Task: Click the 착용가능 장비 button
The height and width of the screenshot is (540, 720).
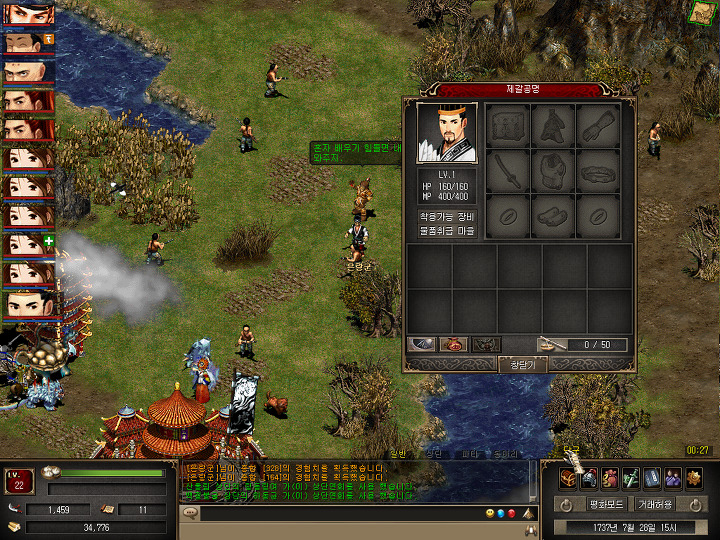Action: tap(446, 215)
